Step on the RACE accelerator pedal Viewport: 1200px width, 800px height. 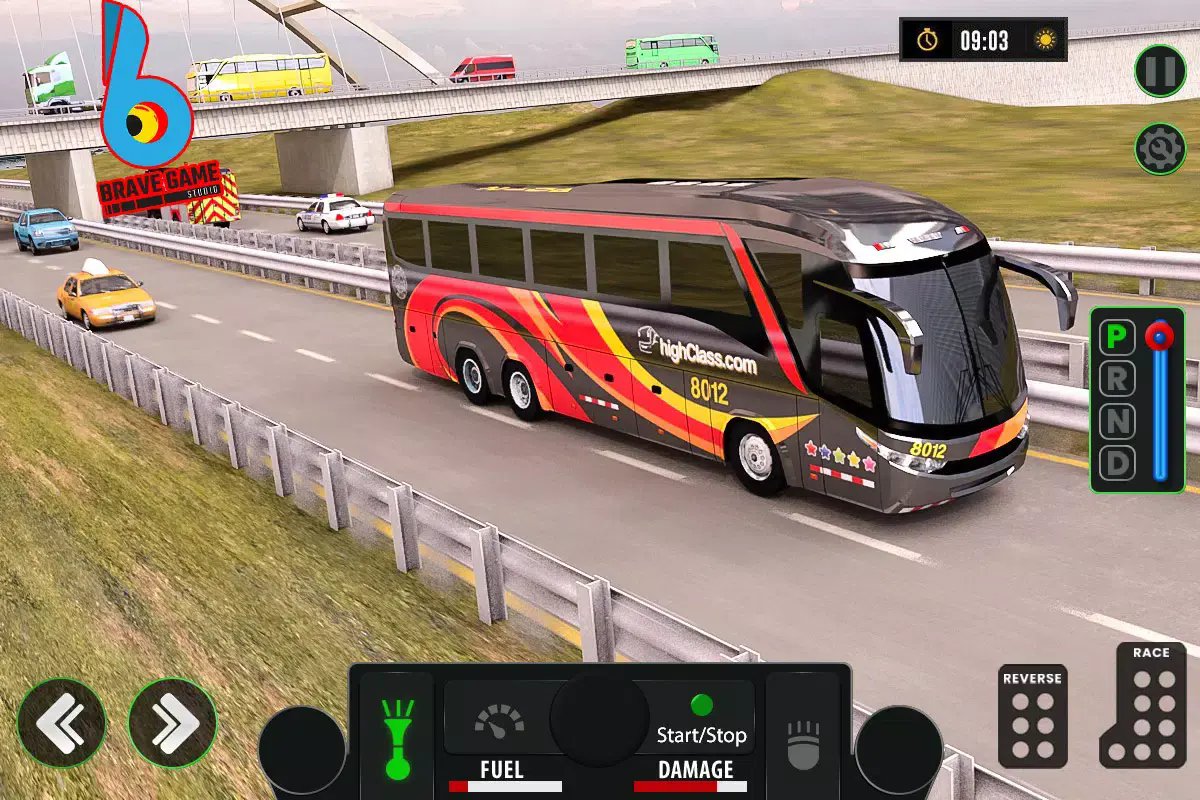point(1143,705)
